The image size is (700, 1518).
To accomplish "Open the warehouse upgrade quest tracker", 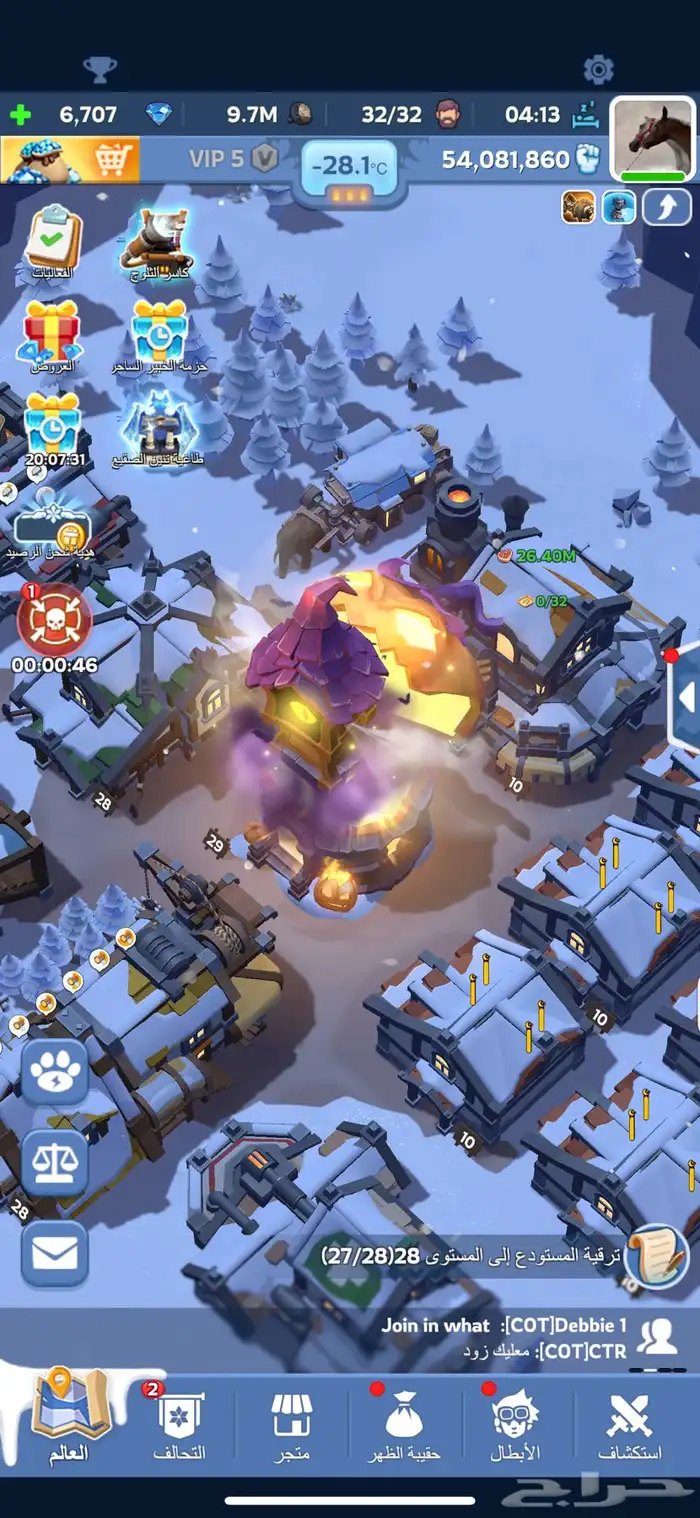I will coord(500,1254).
